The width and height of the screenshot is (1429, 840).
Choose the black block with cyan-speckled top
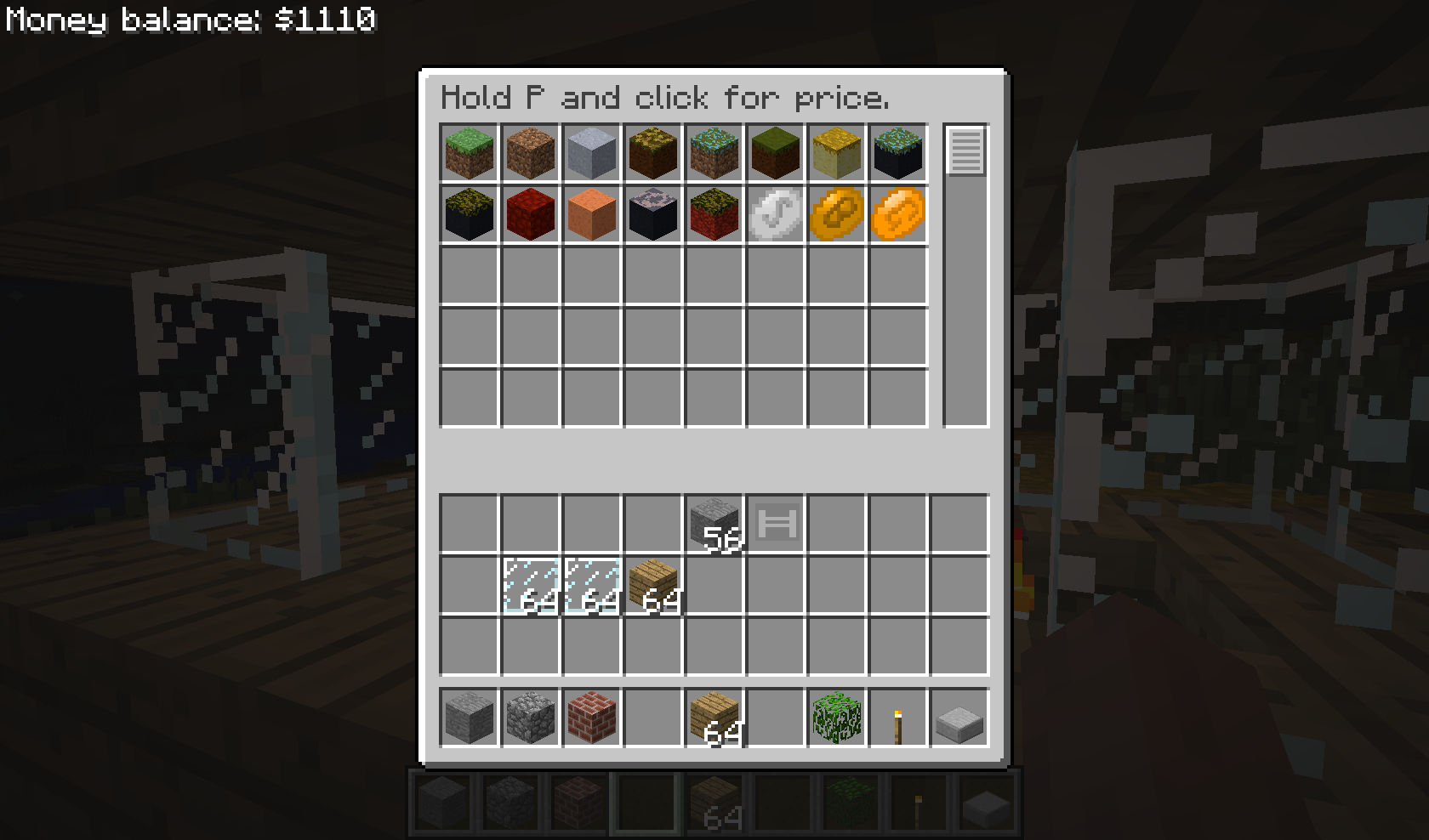(x=898, y=153)
